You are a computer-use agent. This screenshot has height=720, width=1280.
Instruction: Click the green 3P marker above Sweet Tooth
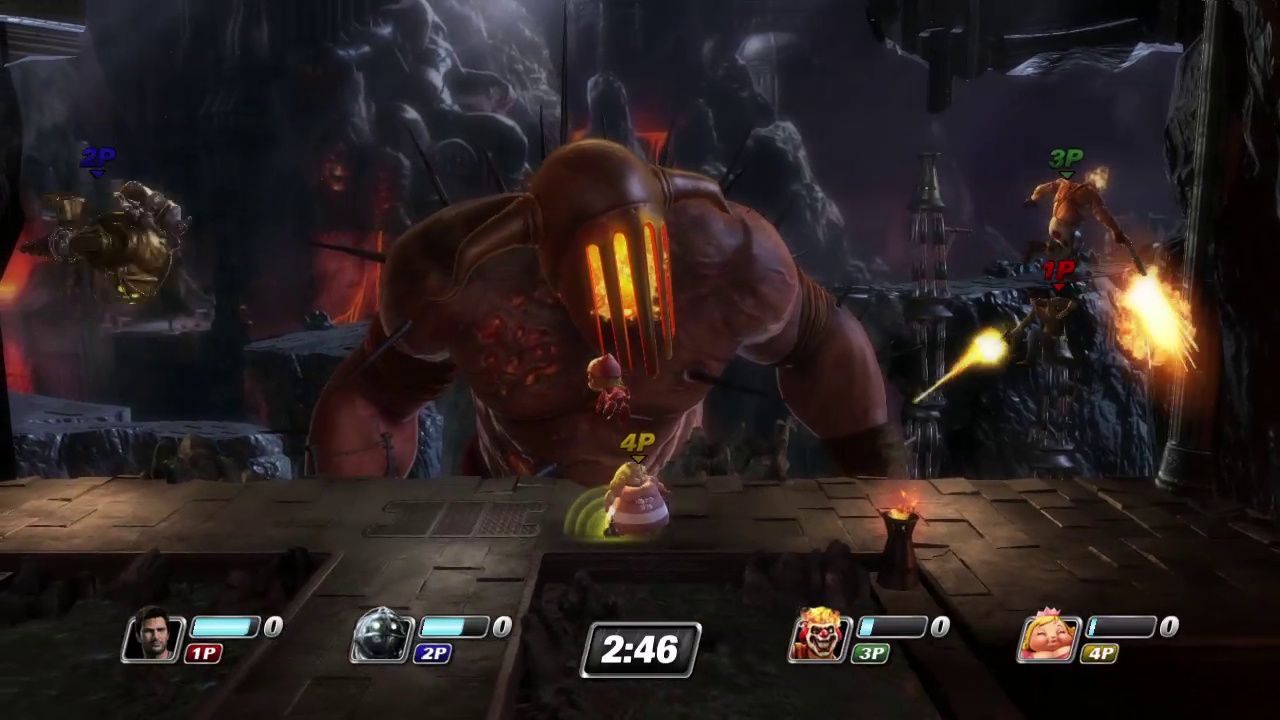tap(1065, 158)
